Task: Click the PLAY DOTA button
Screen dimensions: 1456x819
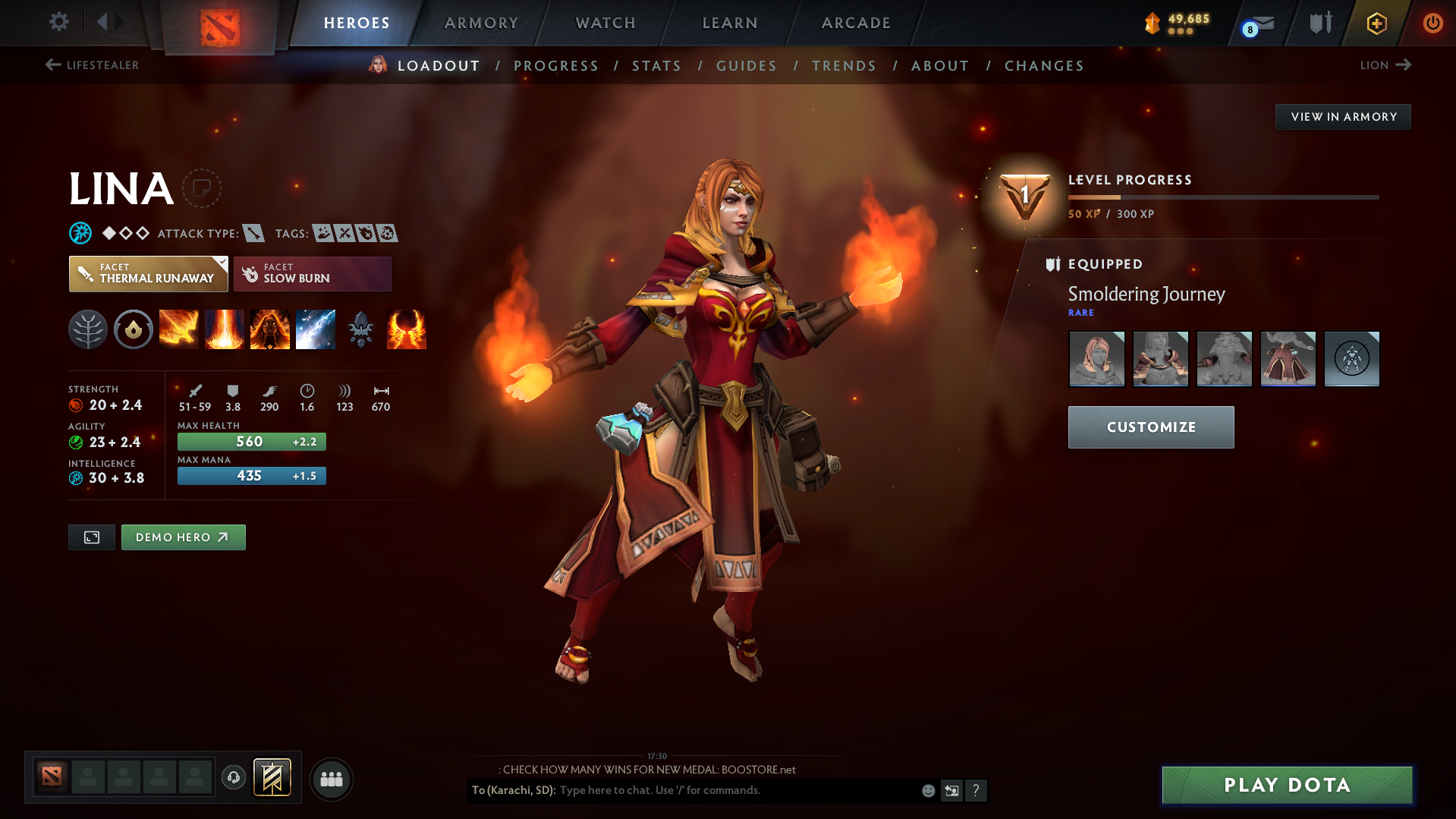Action: tap(1285, 785)
